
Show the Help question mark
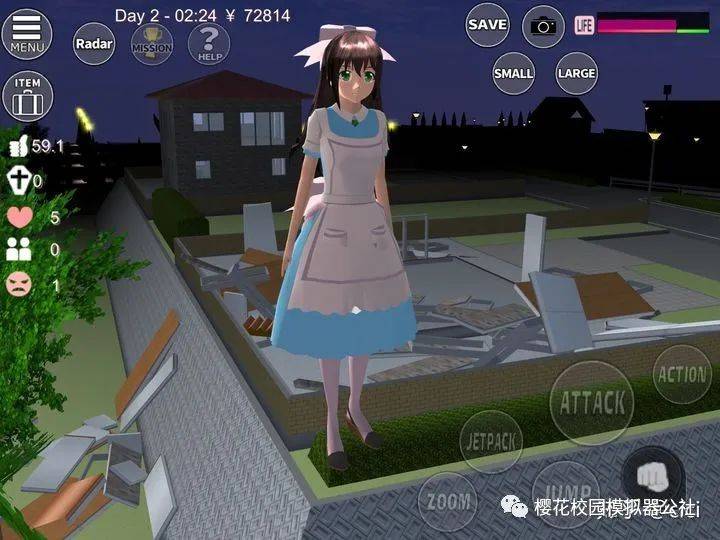coord(209,43)
